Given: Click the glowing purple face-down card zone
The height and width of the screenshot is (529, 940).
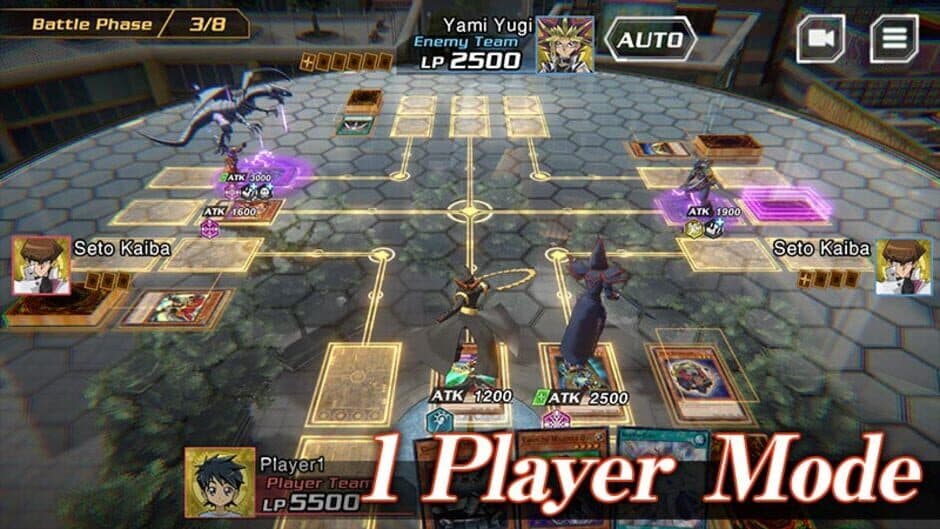Looking at the screenshot, I should [x=787, y=204].
